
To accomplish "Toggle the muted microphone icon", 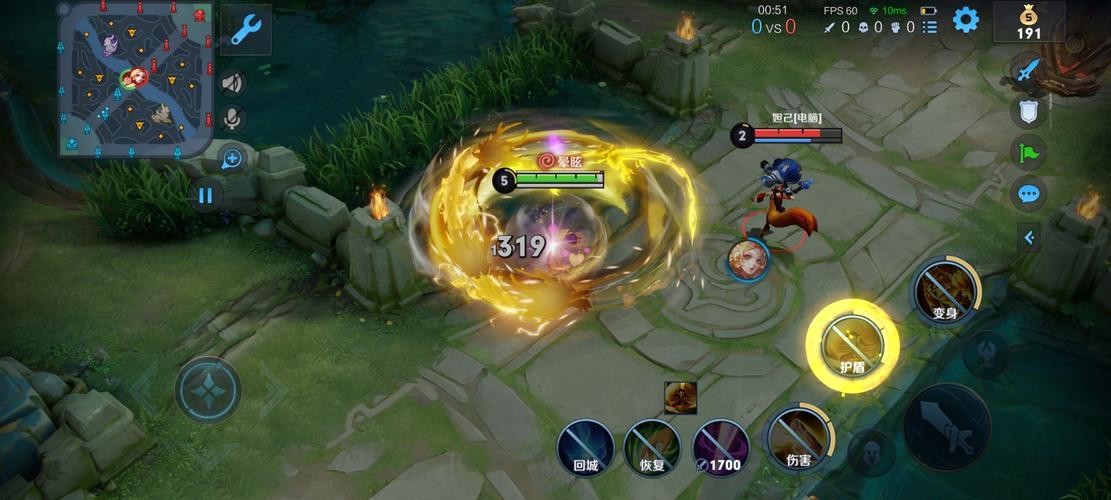I will click(x=232, y=119).
